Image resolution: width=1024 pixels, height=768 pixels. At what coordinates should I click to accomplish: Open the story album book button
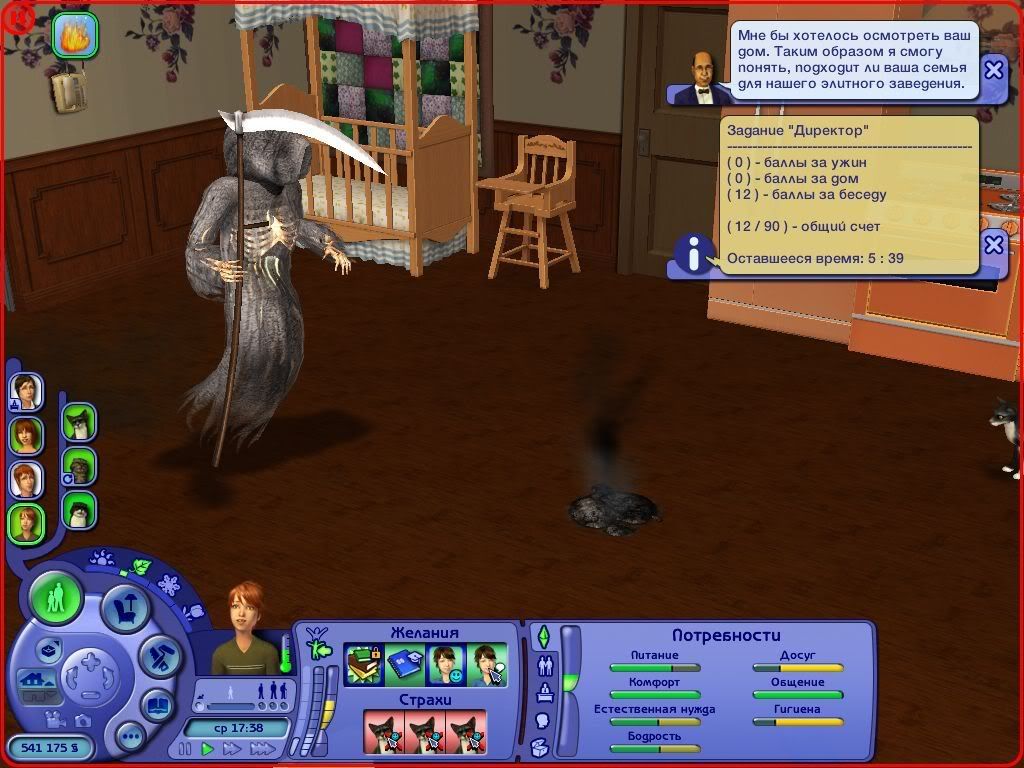(x=157, y=705)
